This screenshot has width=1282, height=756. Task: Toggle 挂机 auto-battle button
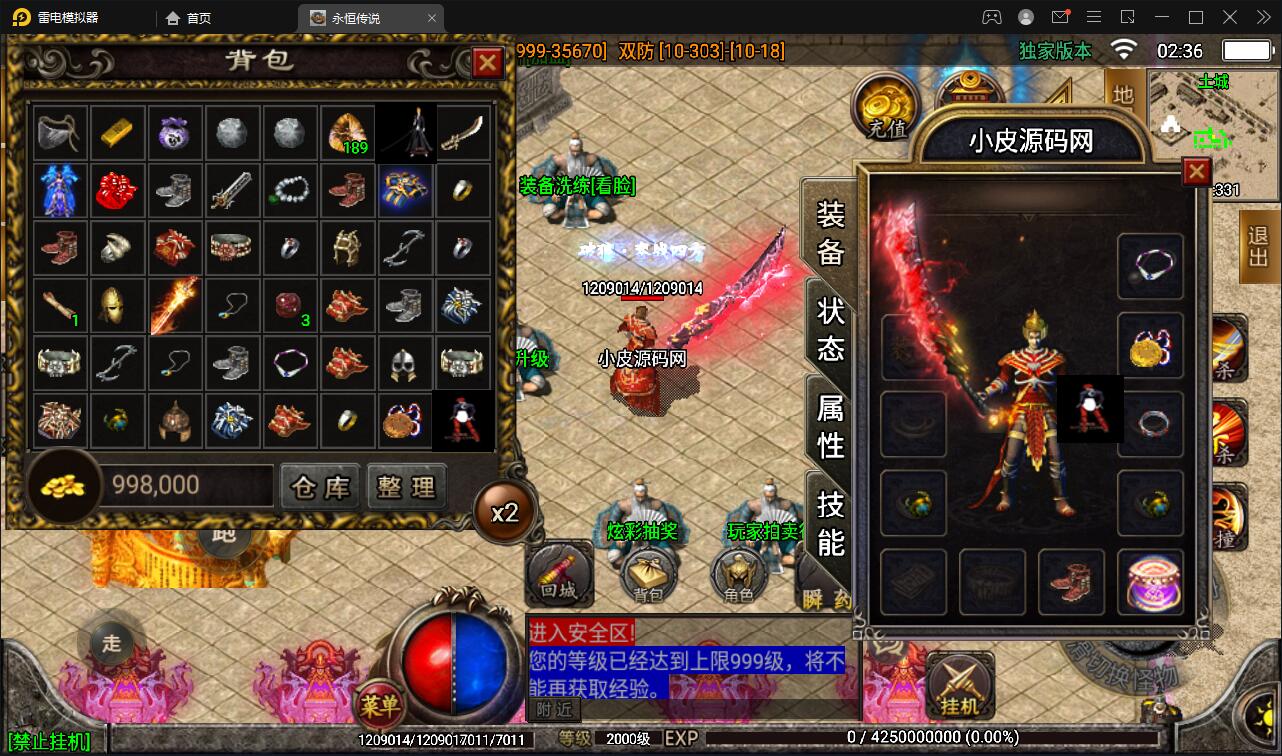960,686
